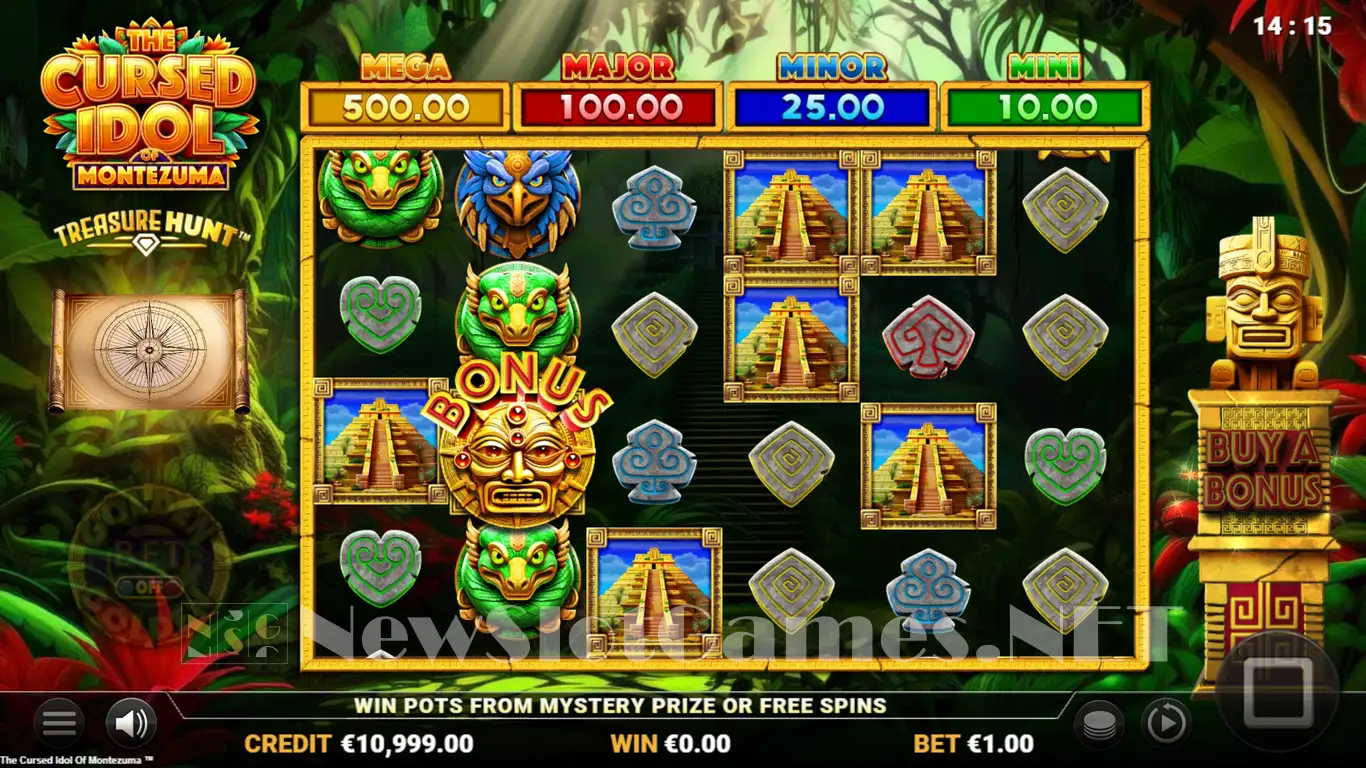Open the Treasure Hunt compass map
1366x768 pixels.
point(149,349)
